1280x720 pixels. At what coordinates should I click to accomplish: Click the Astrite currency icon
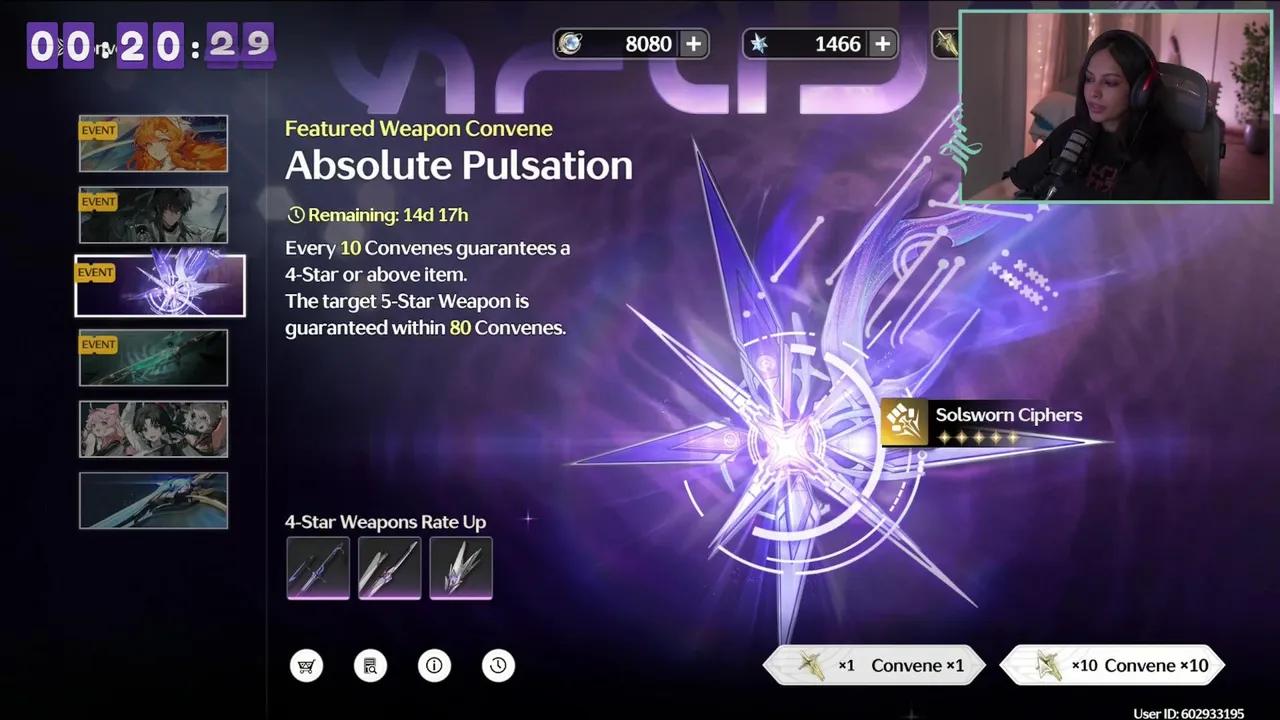(x=572, y=43)
